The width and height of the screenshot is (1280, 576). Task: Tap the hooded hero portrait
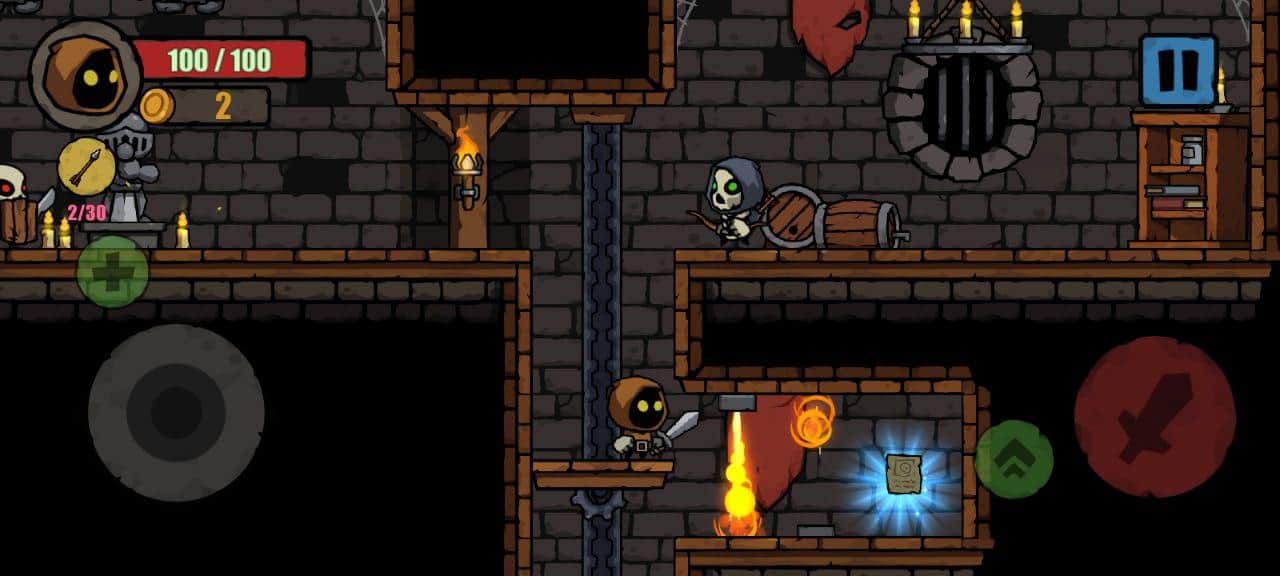[x=86, y=75]
